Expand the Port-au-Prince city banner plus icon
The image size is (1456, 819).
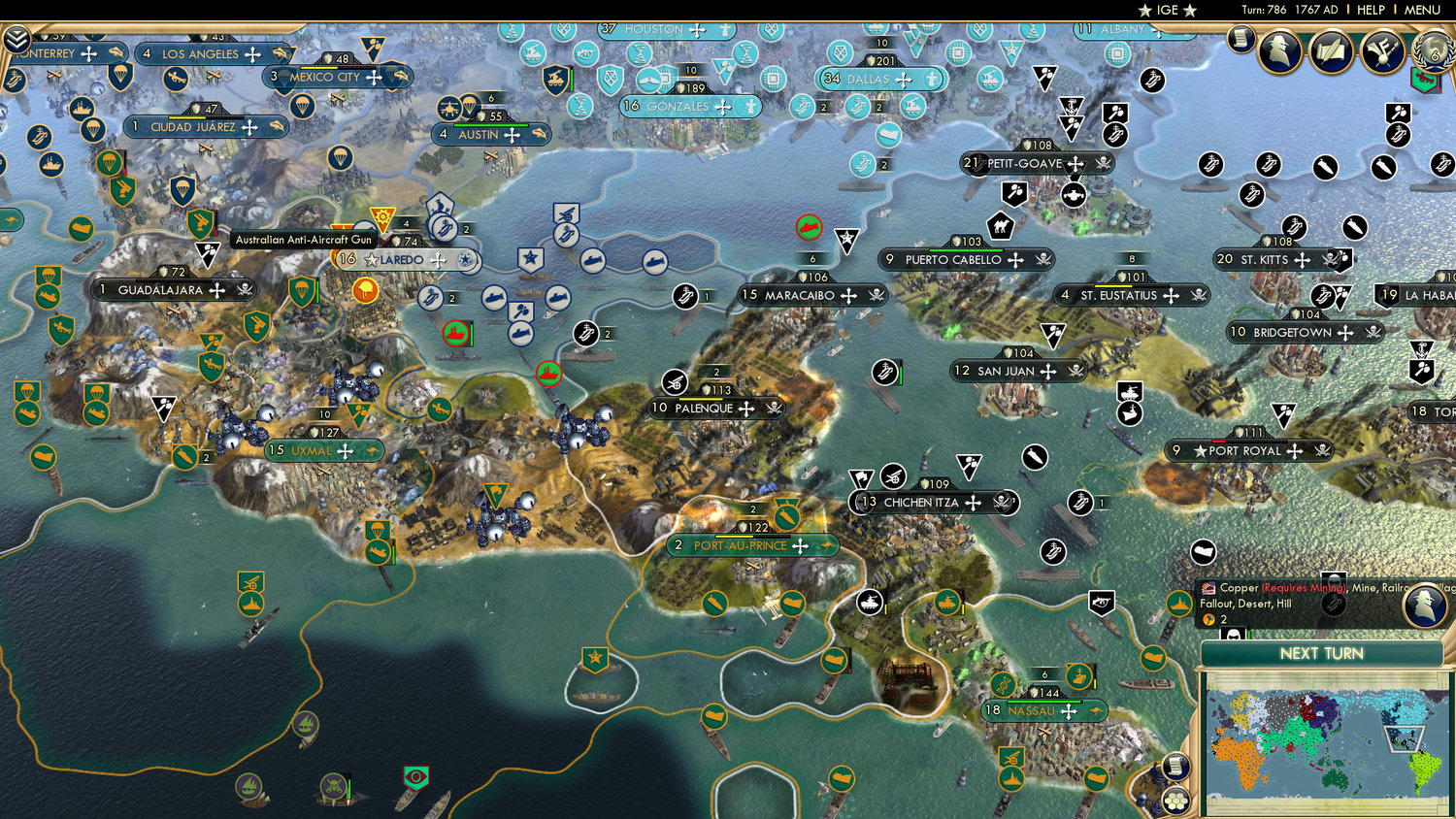798,545
